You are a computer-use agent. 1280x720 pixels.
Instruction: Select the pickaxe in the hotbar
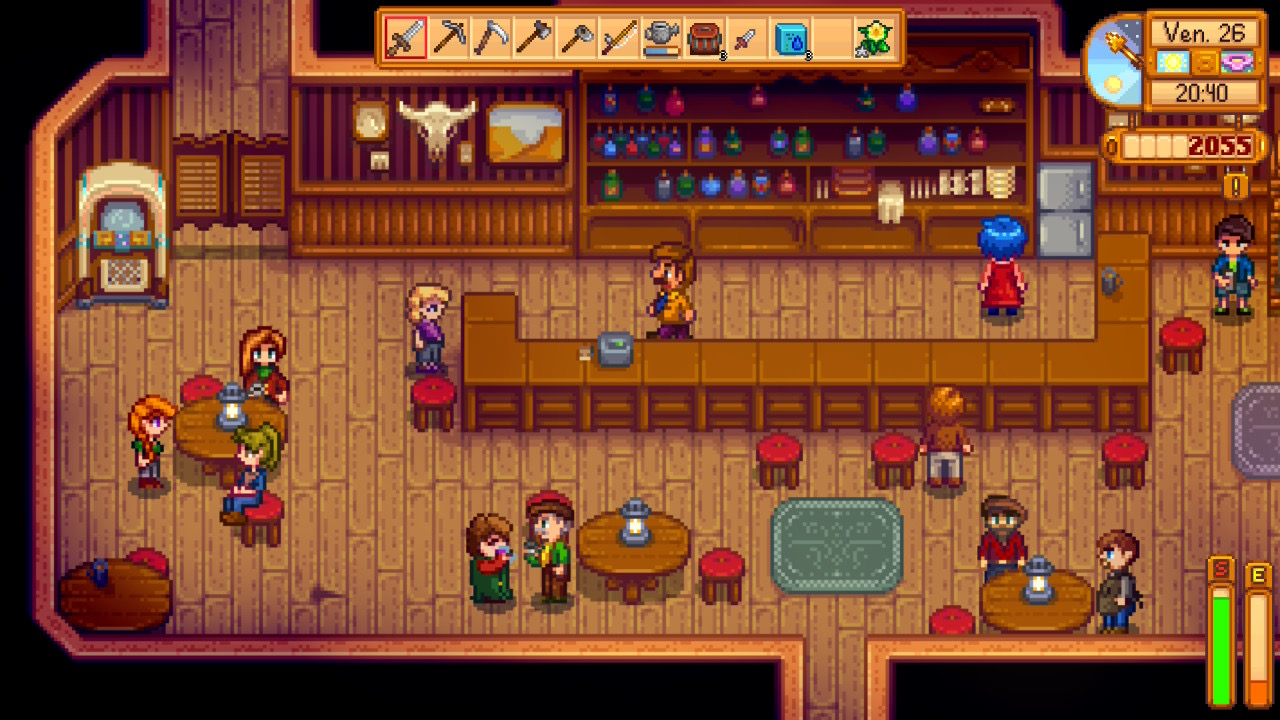(x=450, y=37)
